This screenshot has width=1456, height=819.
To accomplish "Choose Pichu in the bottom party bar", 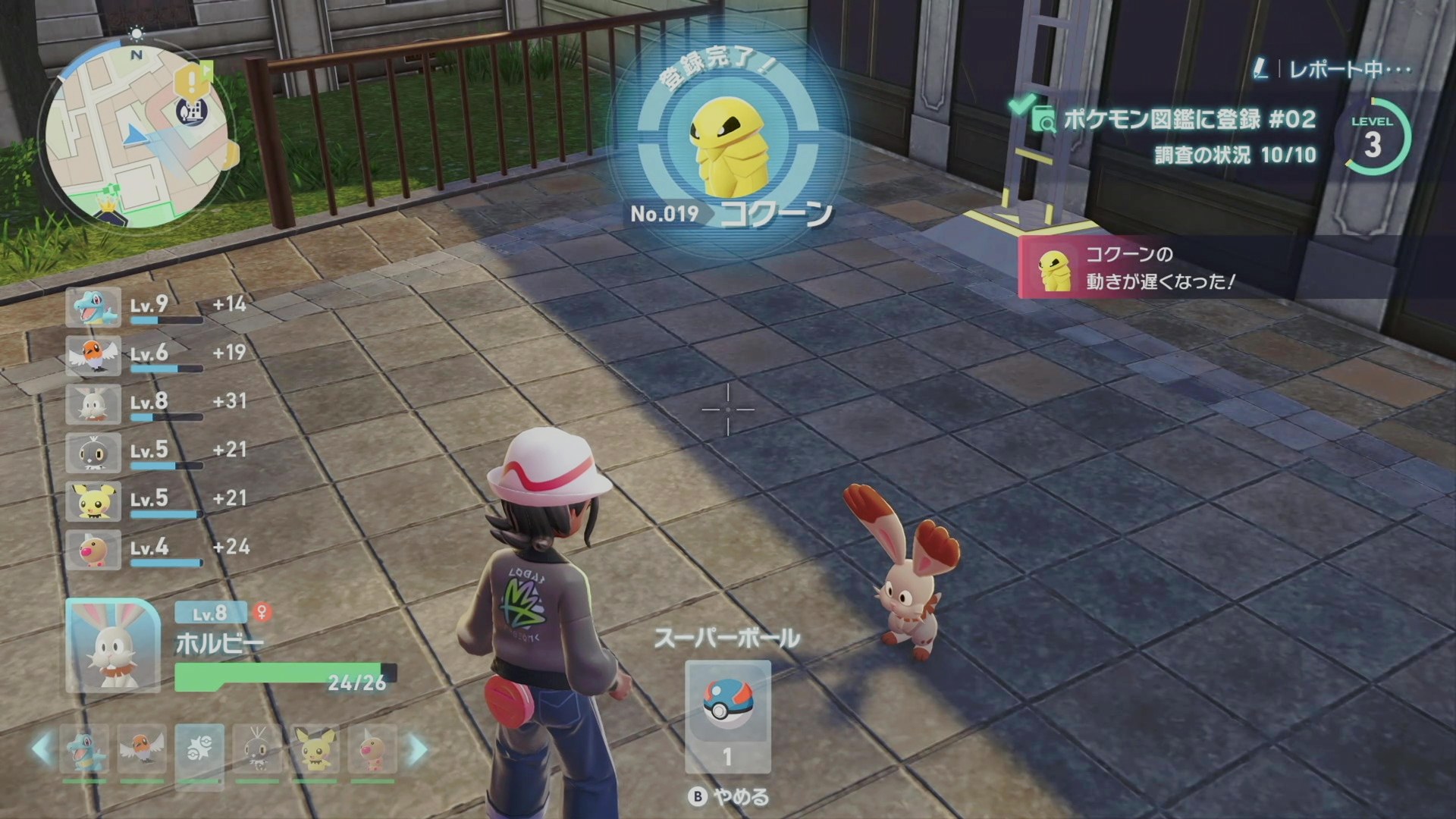I will (x=314, y=749).
